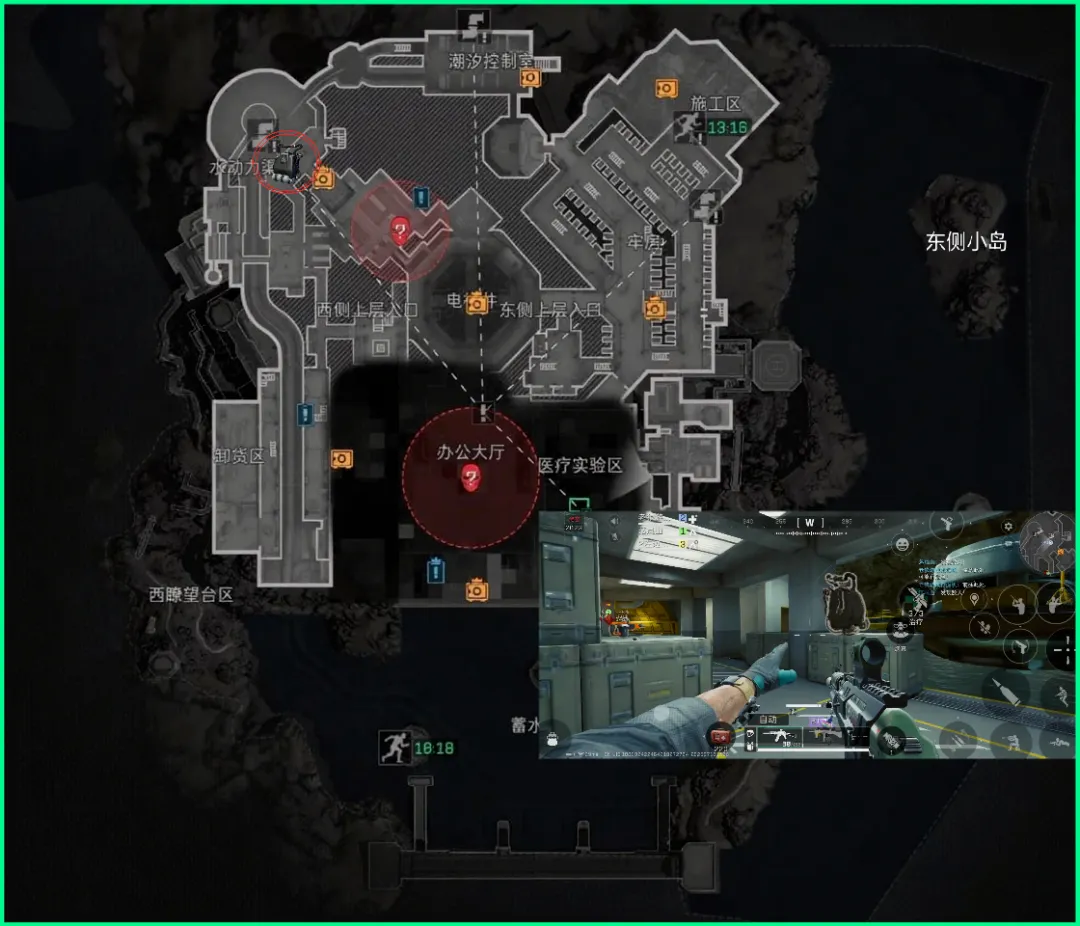Click the helicopter marker in the red circle
This screenshot has height=926, width=1080.
288,162
